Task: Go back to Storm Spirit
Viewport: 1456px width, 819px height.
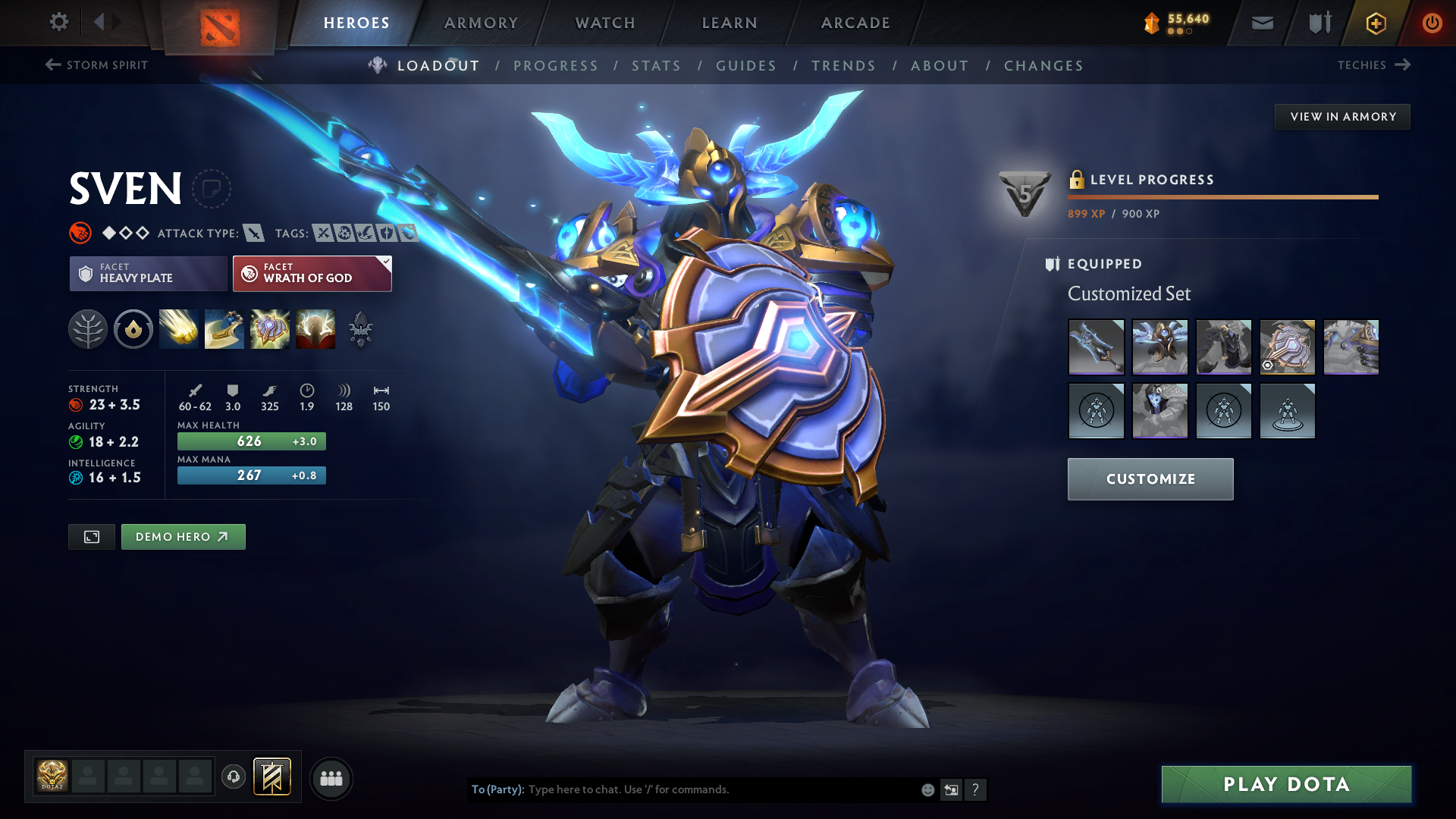Action: (x=96, y=65)
